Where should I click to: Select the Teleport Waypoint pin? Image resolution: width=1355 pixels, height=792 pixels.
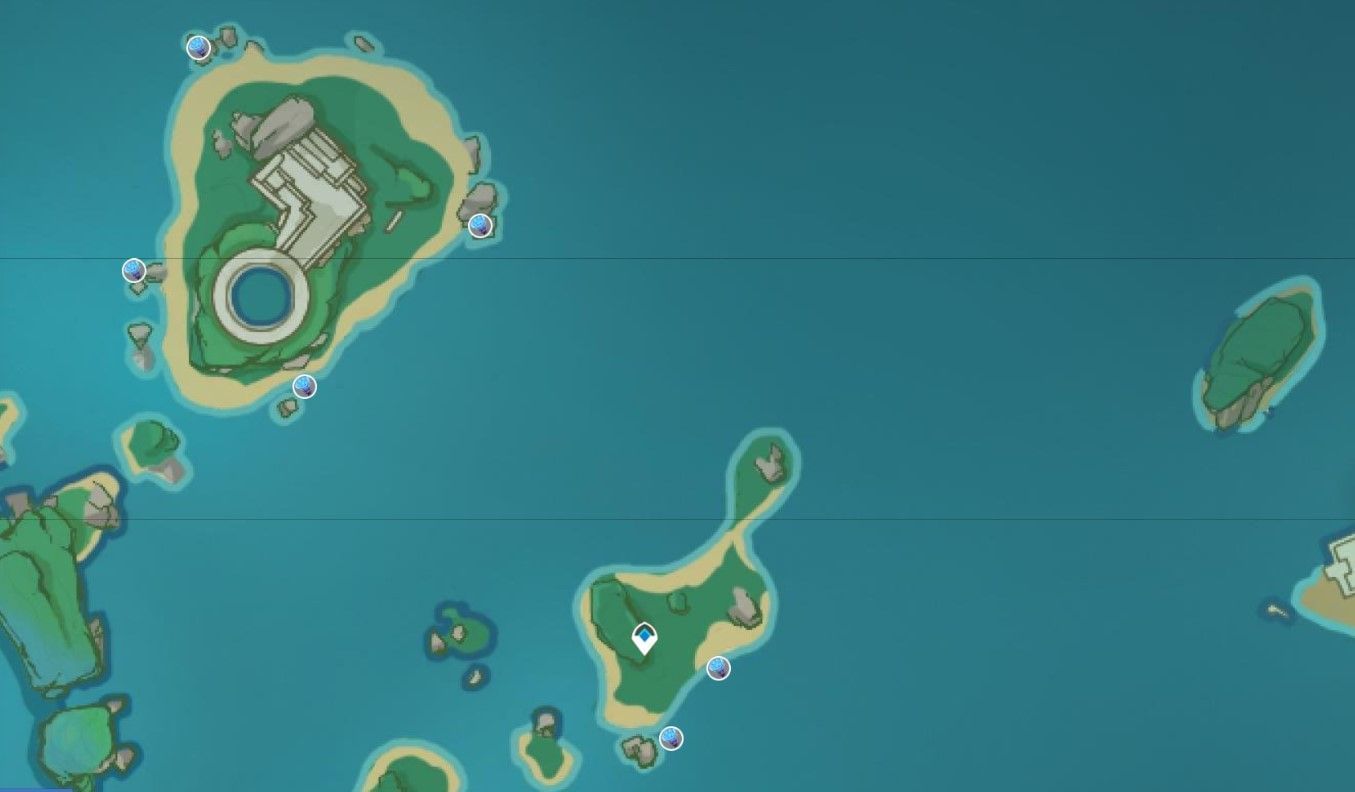pos(645,638)
